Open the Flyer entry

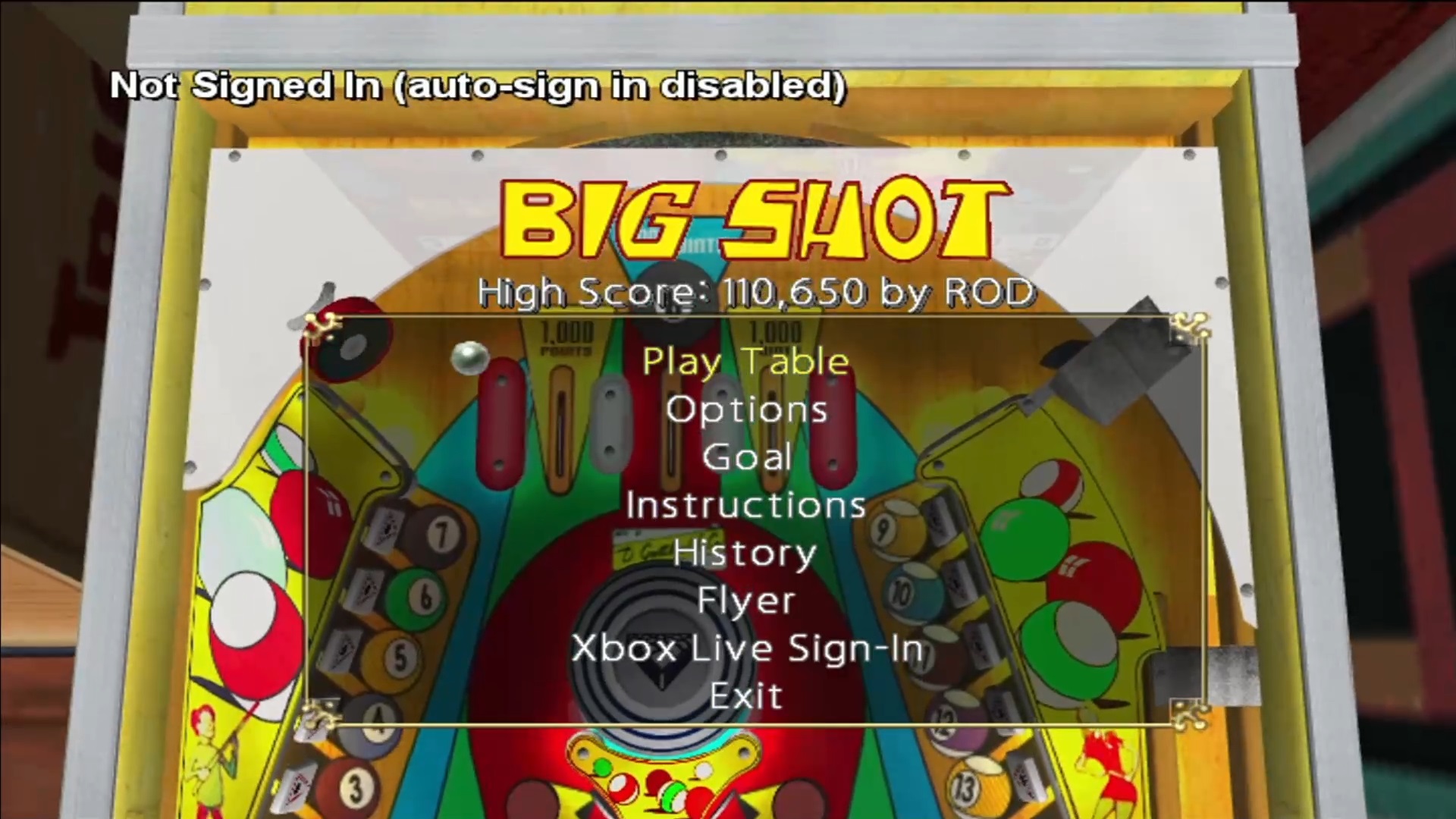pyautogui.click(x=746, y=601)
